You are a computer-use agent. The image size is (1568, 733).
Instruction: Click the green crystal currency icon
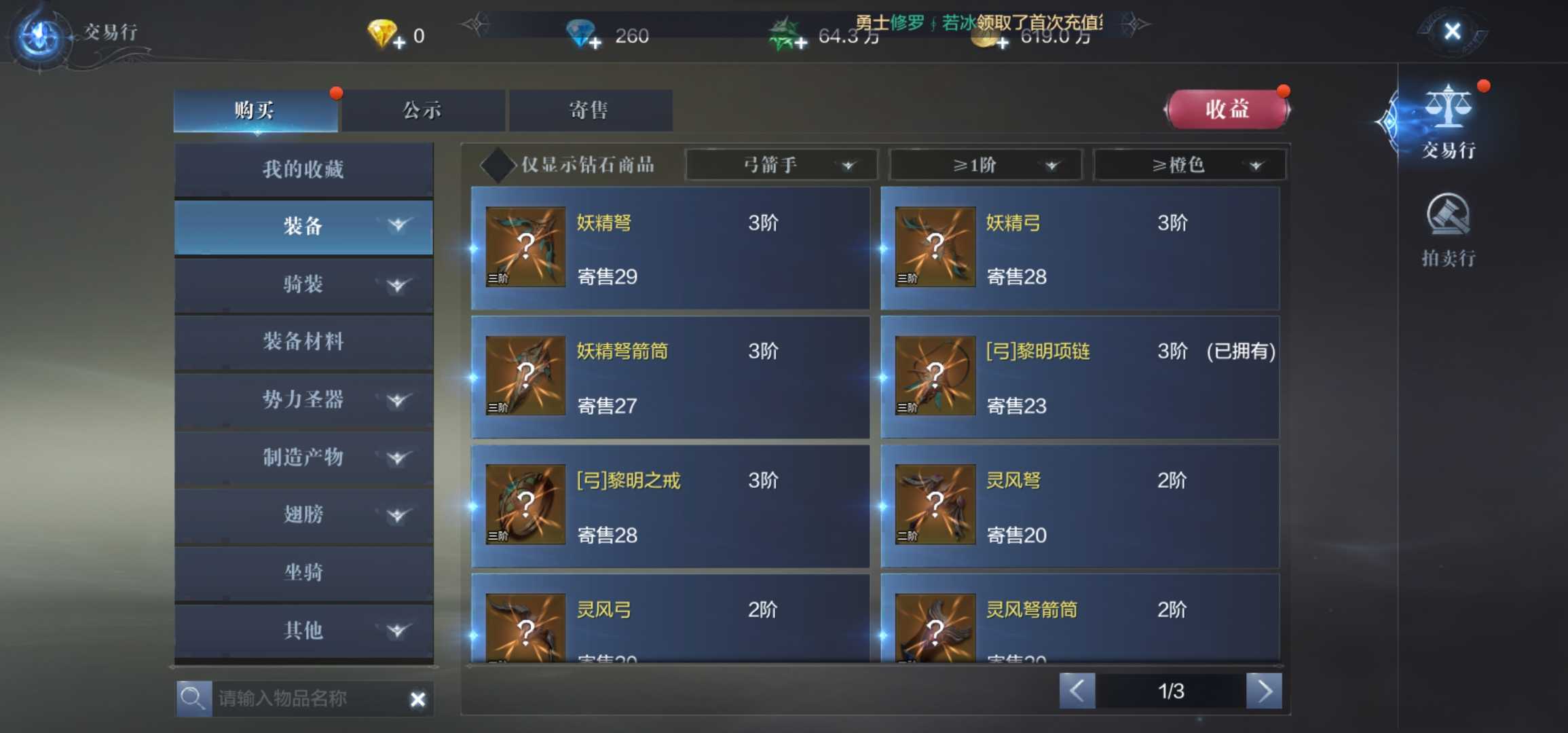782,33
